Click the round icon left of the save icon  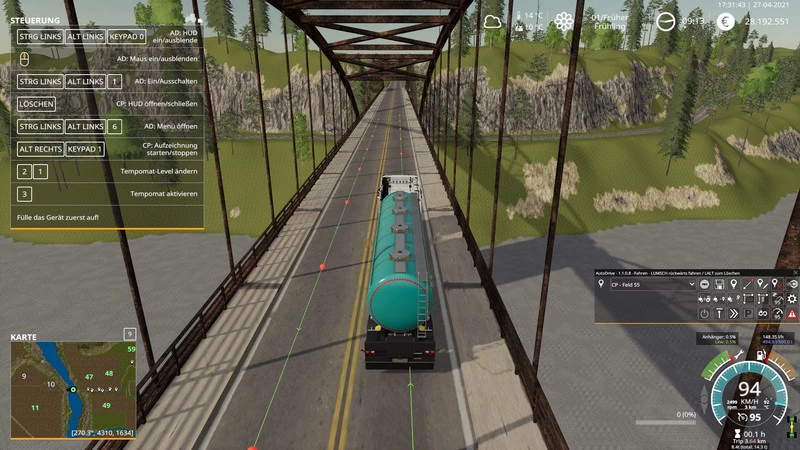pyautogui.click(x=704, y=284)
